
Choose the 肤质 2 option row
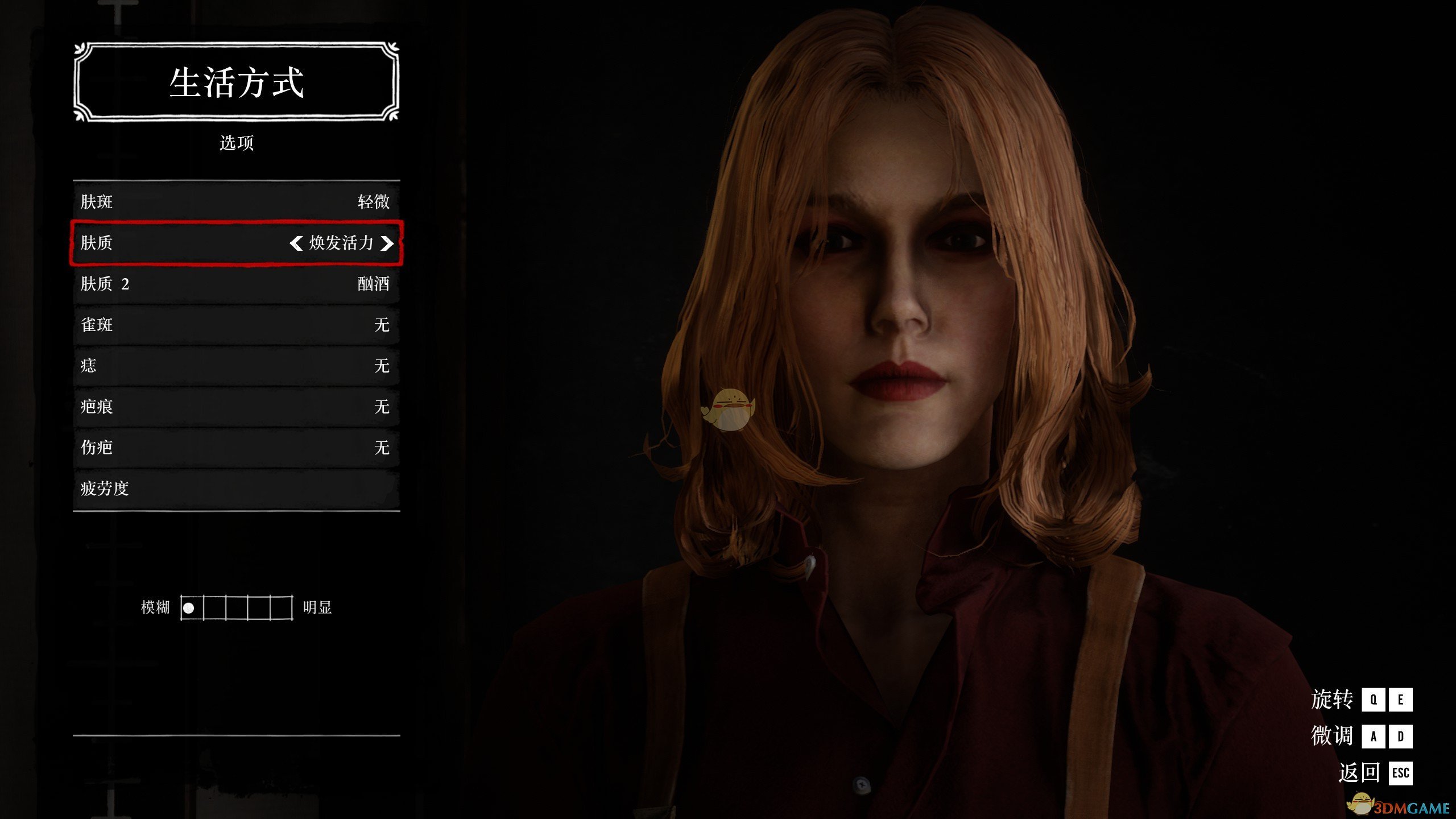236,284
